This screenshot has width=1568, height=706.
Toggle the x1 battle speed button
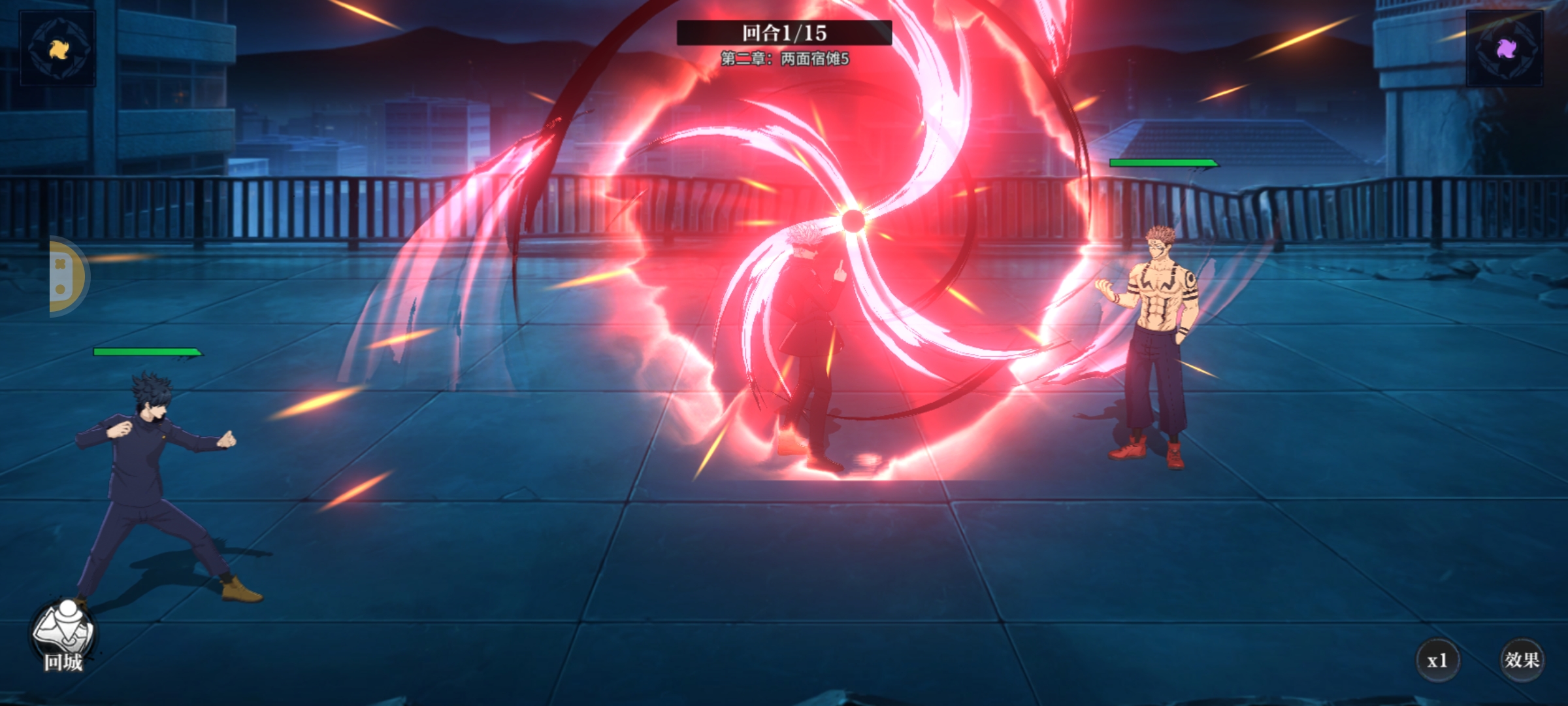(1437, 660)
